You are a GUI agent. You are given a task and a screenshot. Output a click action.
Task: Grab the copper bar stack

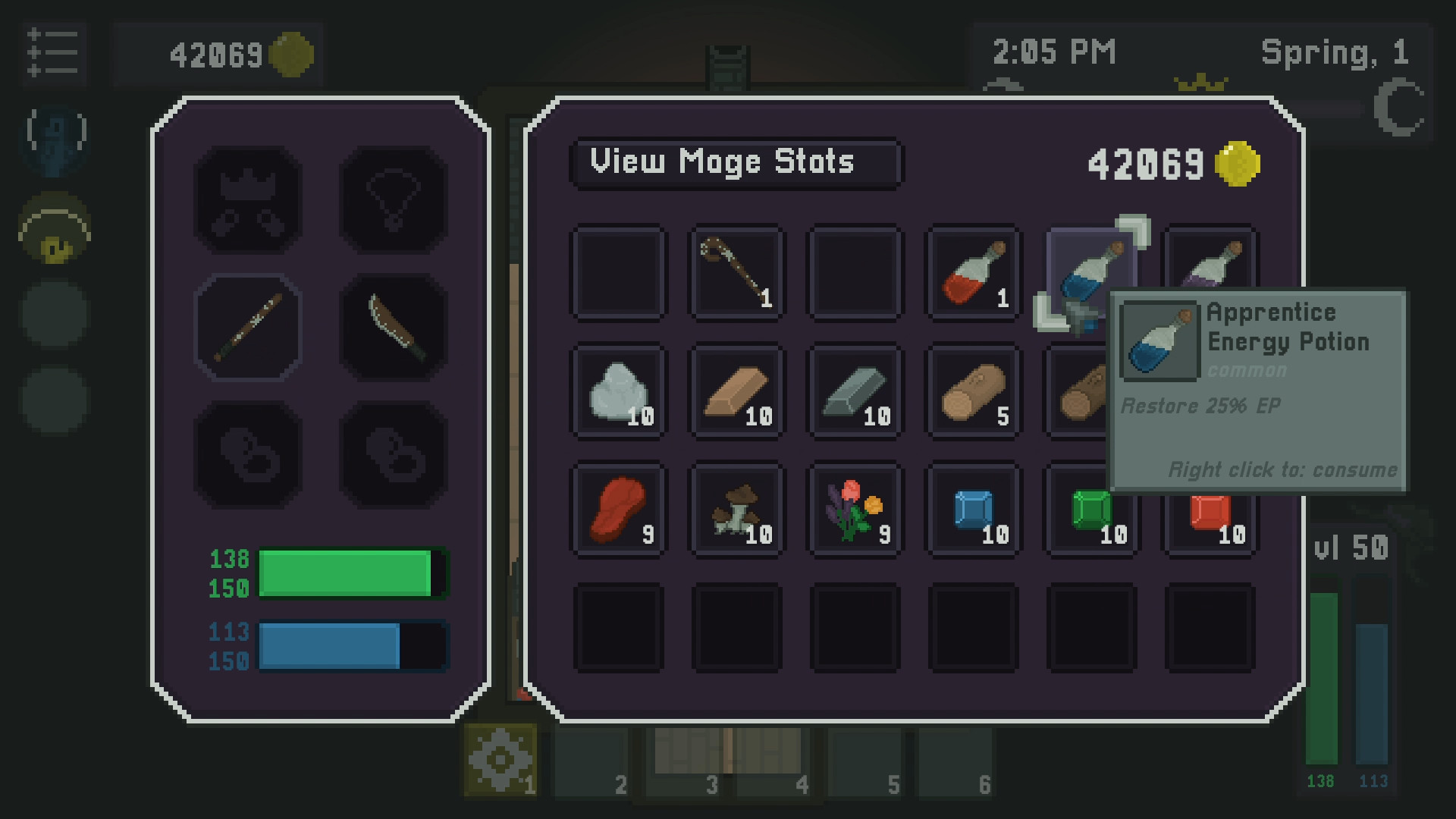736,390
